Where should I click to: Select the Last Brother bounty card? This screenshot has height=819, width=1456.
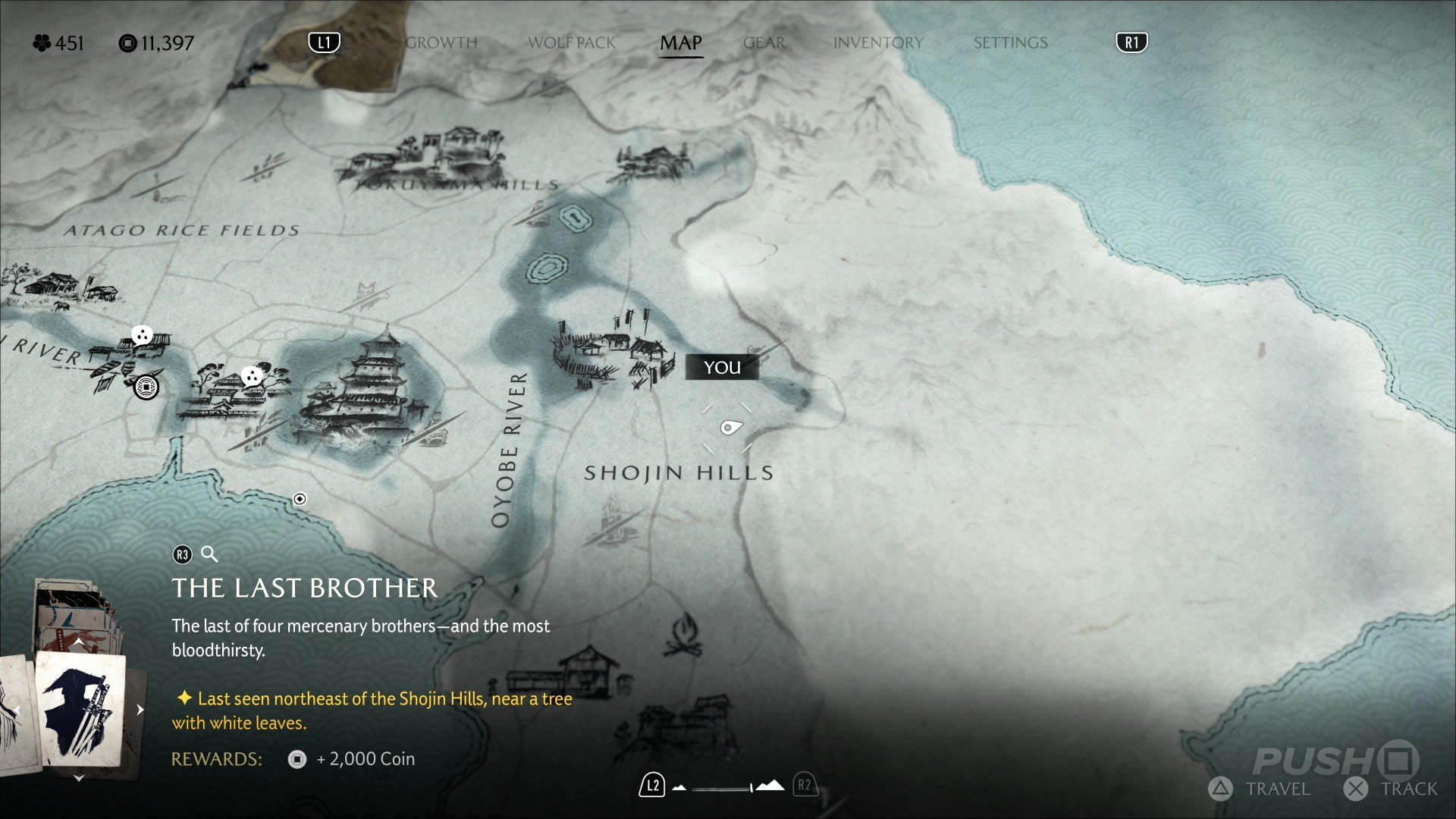(x=80, y=708)
